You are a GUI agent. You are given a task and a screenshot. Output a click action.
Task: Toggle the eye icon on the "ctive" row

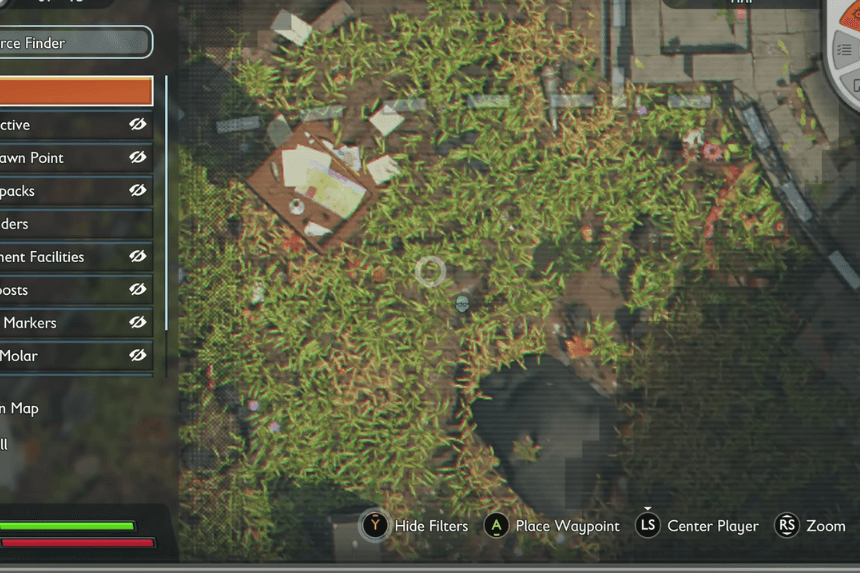click(x=138, y=124)
